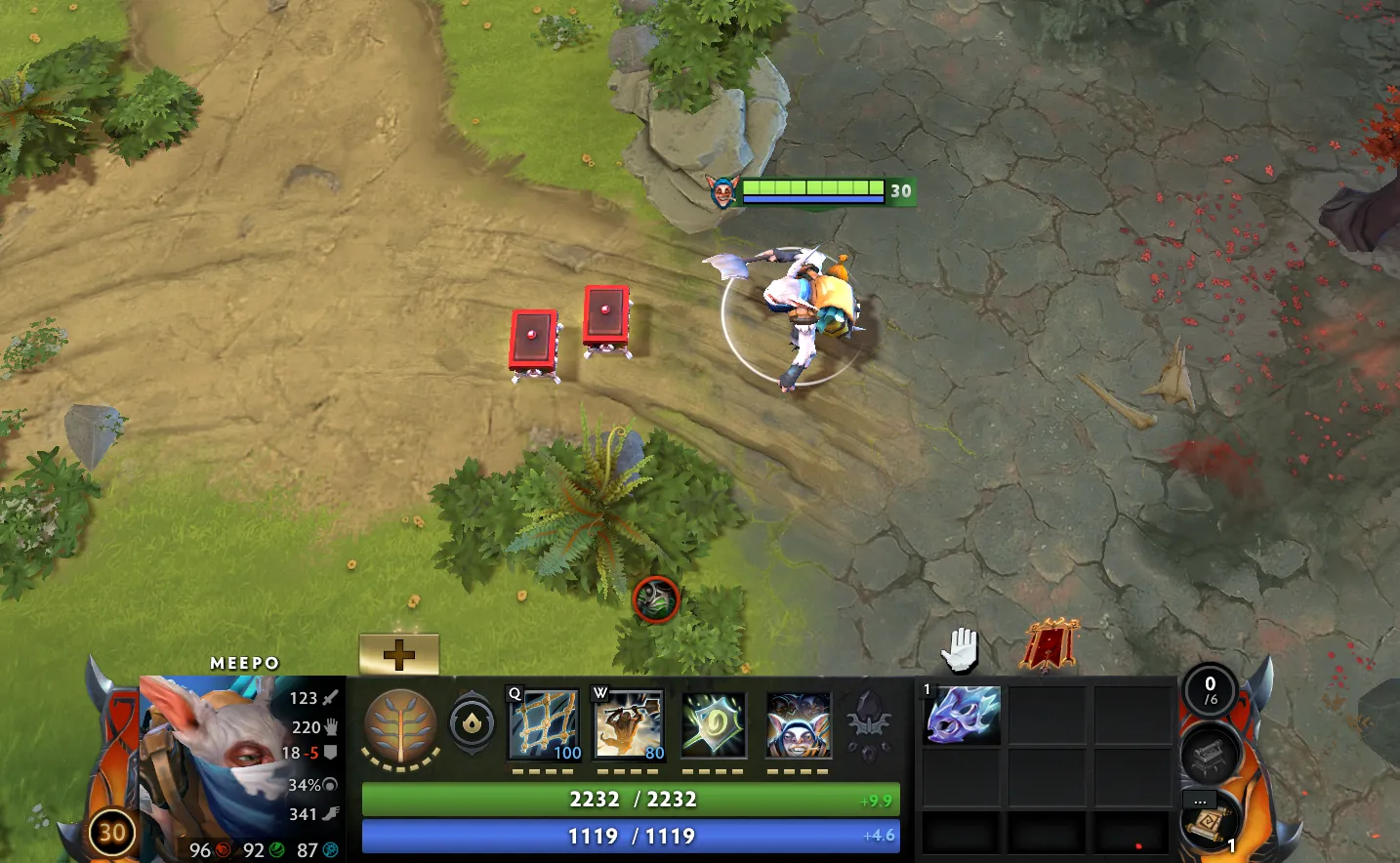This screenshot has width=1400, height=863.
Task: Click the level 30 badge on the HUD
Action: 110,834
